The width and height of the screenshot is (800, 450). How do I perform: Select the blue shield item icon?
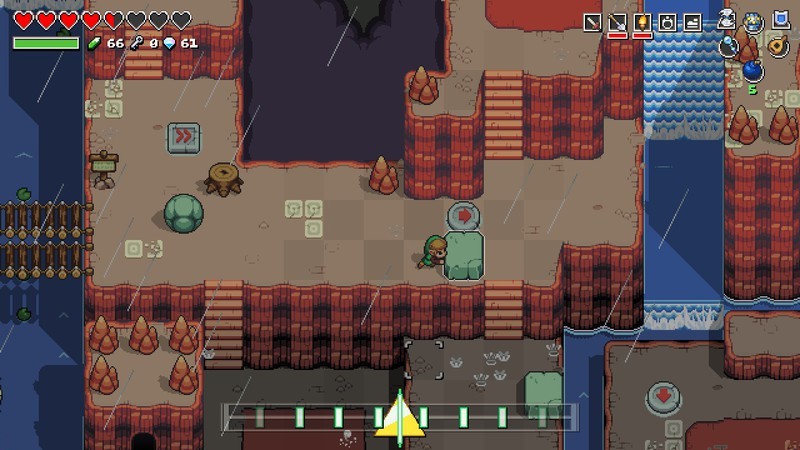pos(780,20)
